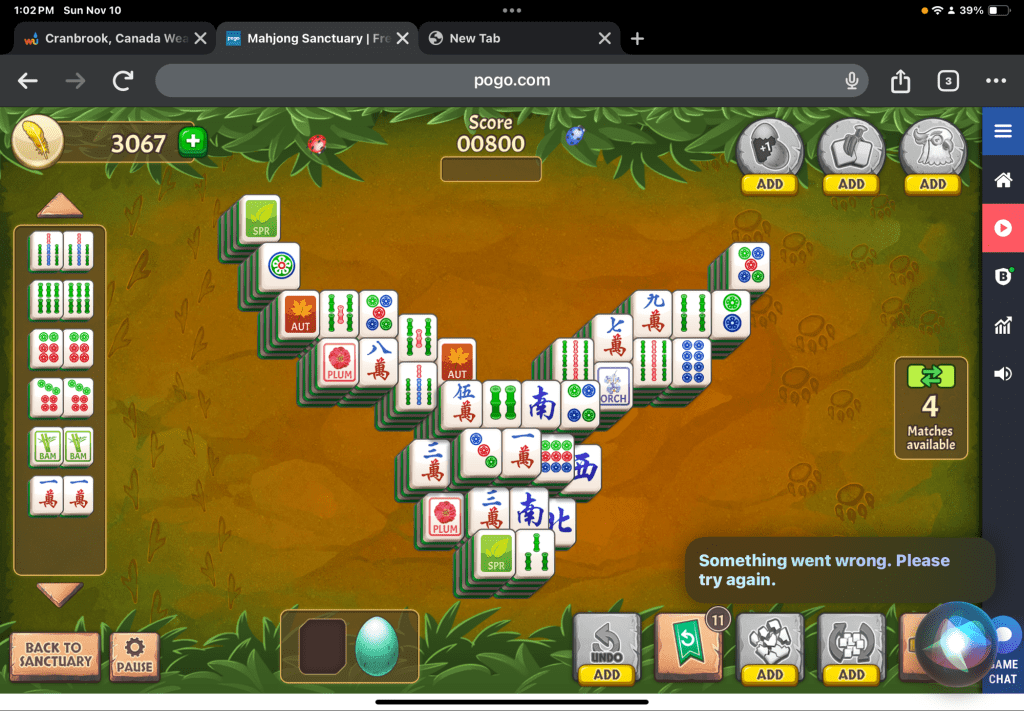1024x711 pixels.
Task: Add the feather-and-tiles power-up
Action: point(851,184)
